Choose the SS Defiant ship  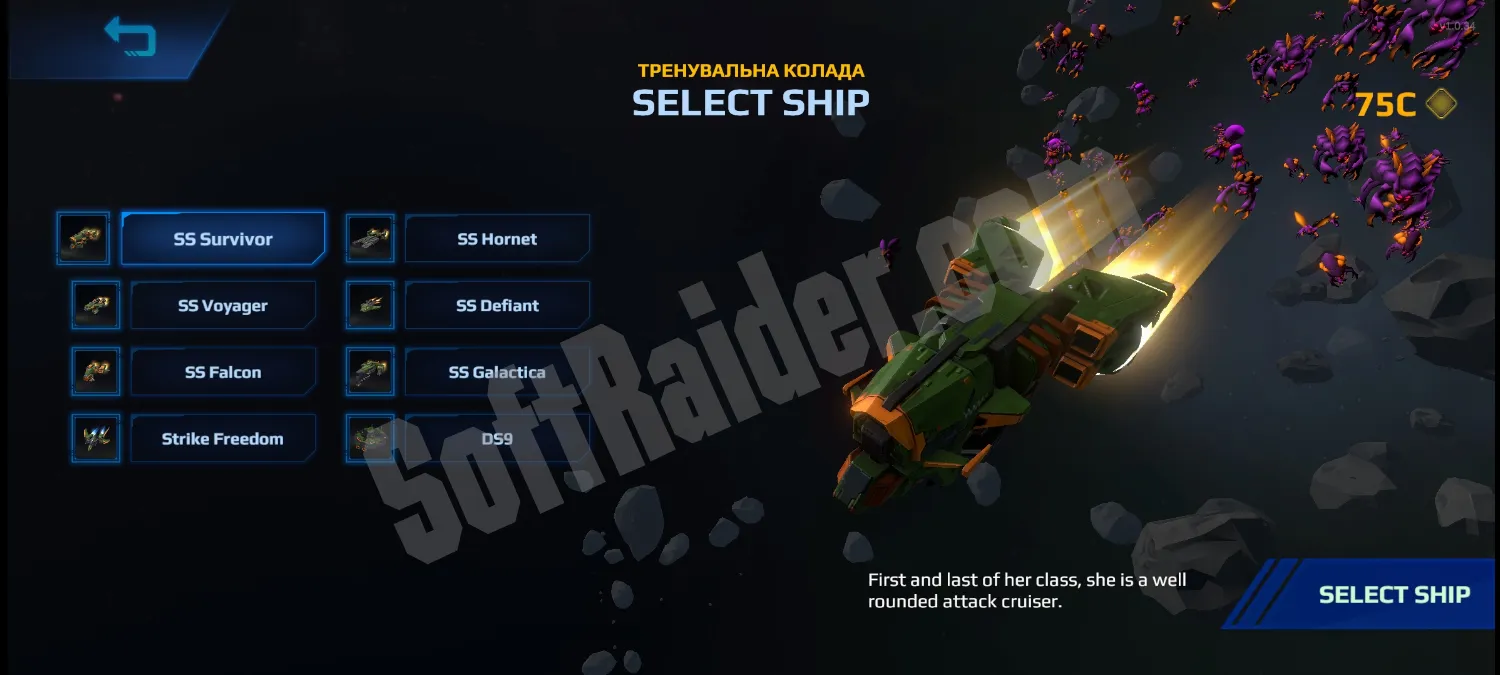coord(497,306)
